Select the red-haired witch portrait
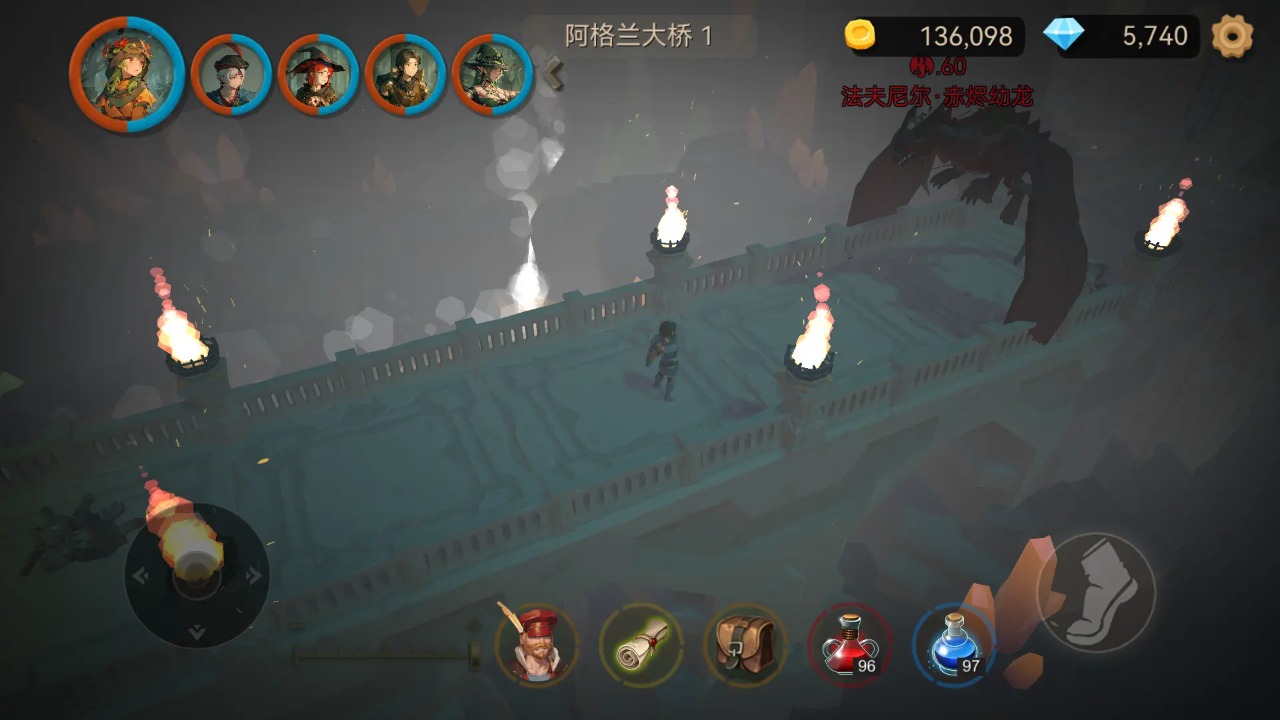Screen dimensions: 1280x720 point(319,73)
